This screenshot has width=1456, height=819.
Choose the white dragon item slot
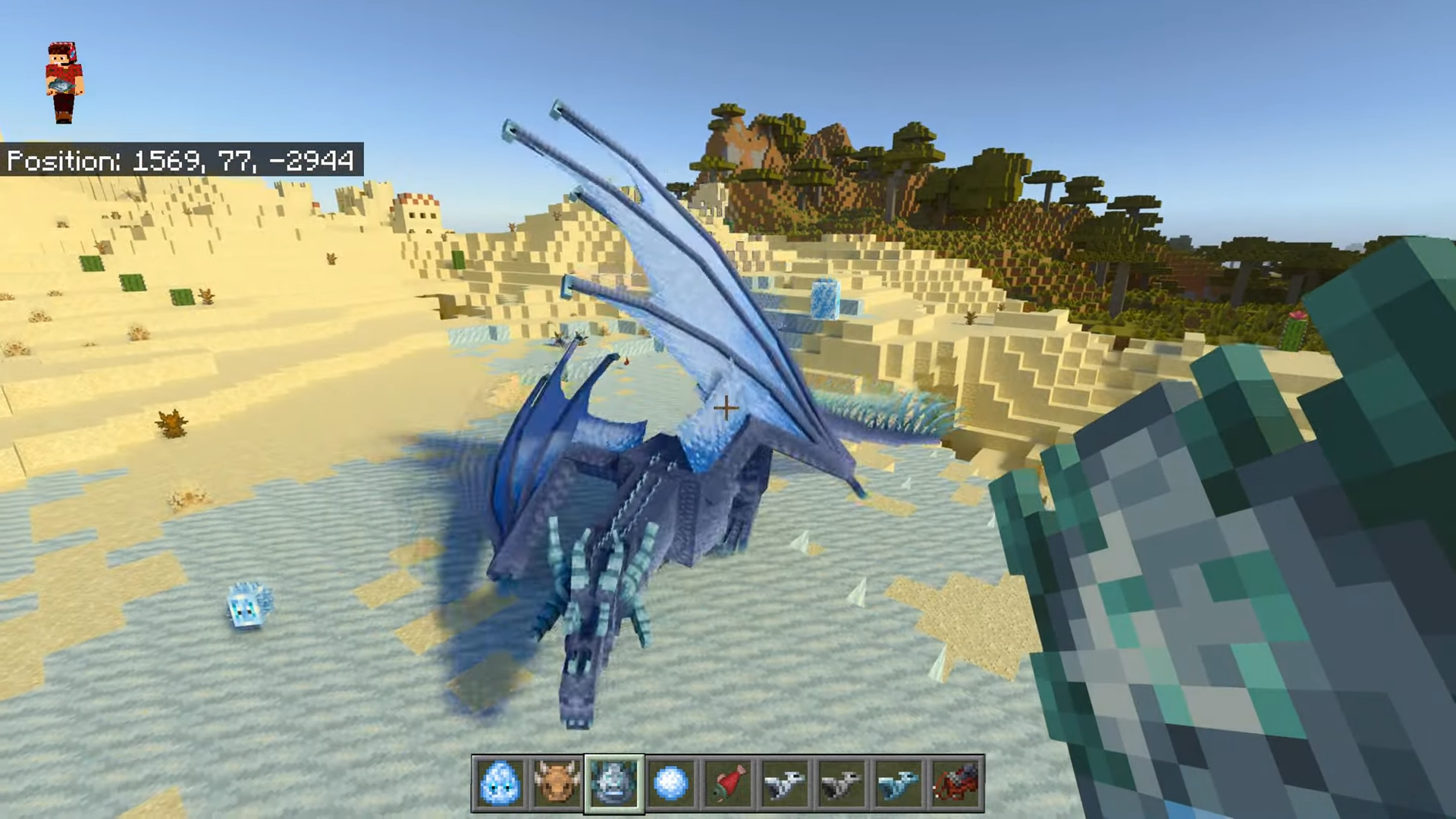coord(785,783)
